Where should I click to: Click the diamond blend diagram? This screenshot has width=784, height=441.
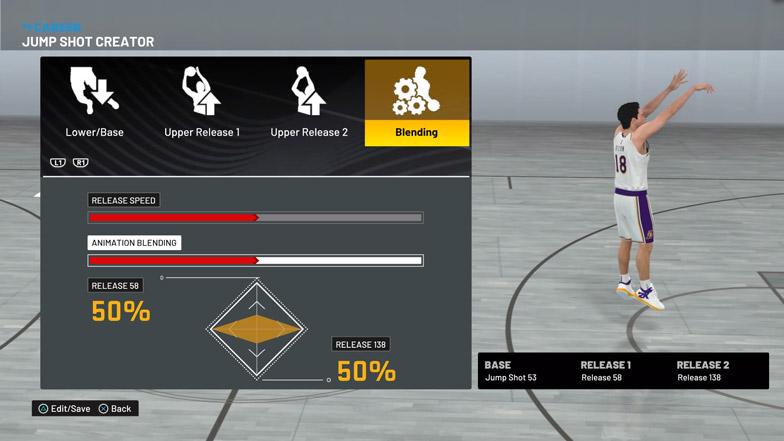[257, 329]
